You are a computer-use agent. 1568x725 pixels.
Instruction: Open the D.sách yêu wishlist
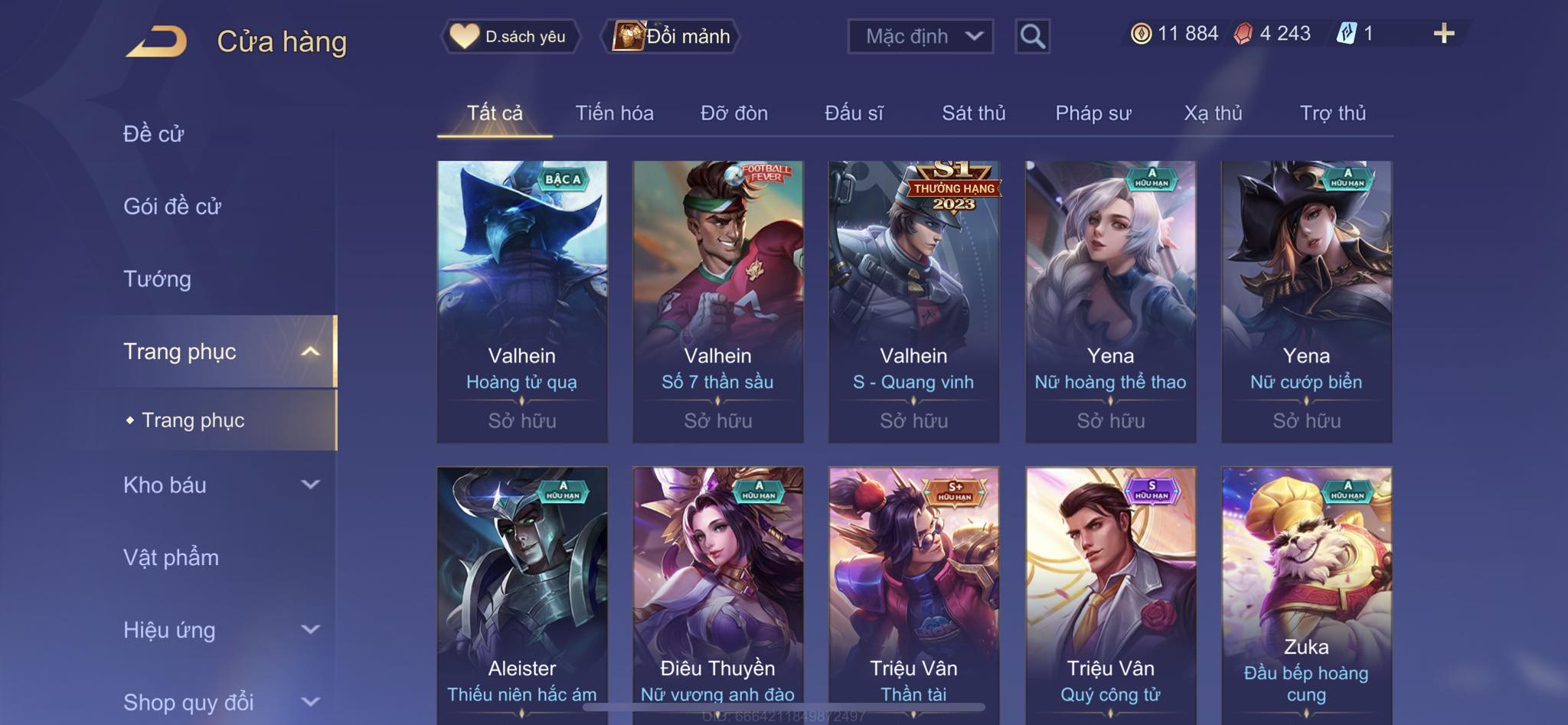[x=510, y=36]
